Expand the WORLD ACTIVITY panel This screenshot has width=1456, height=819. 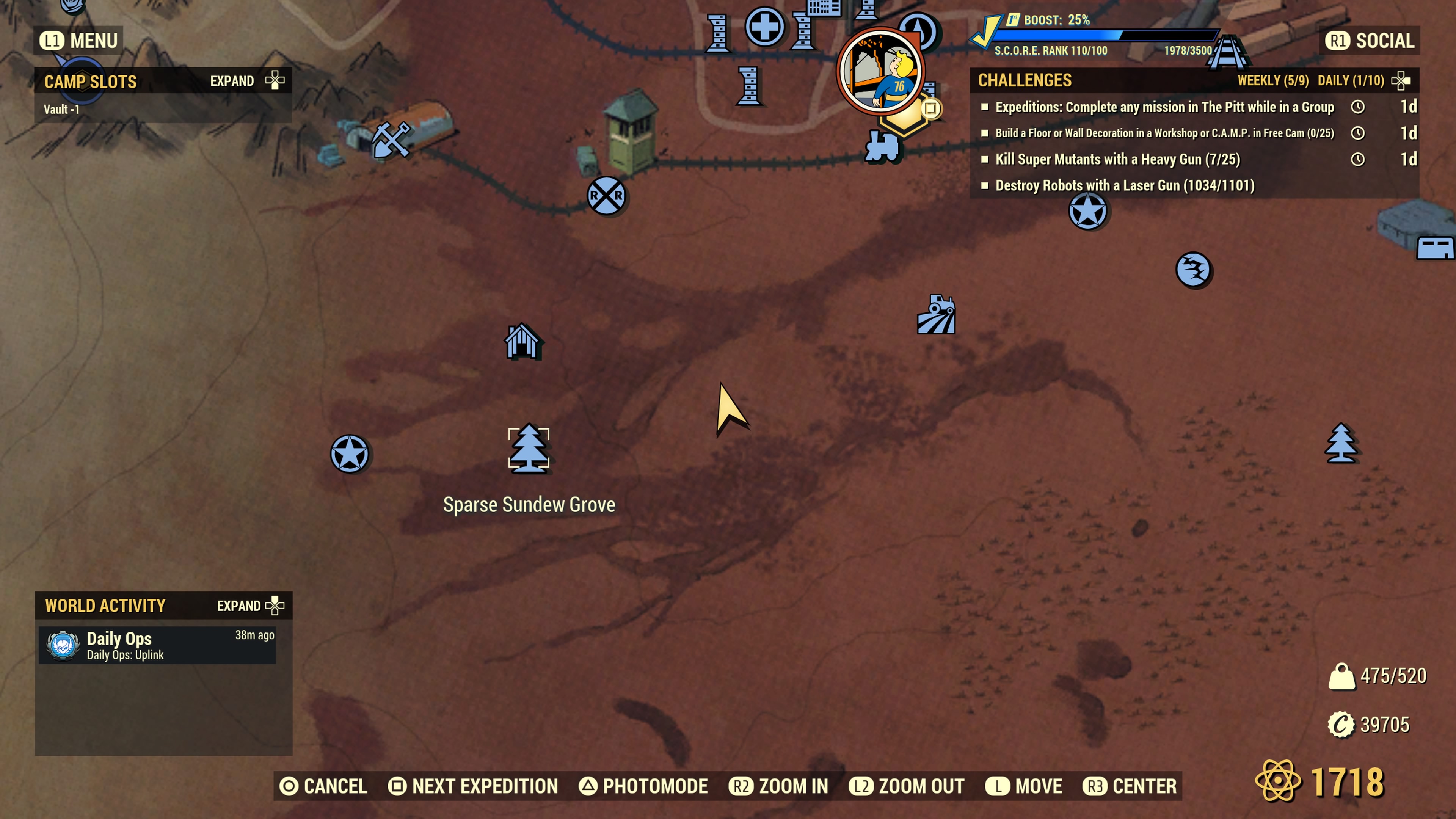[249, 606]
